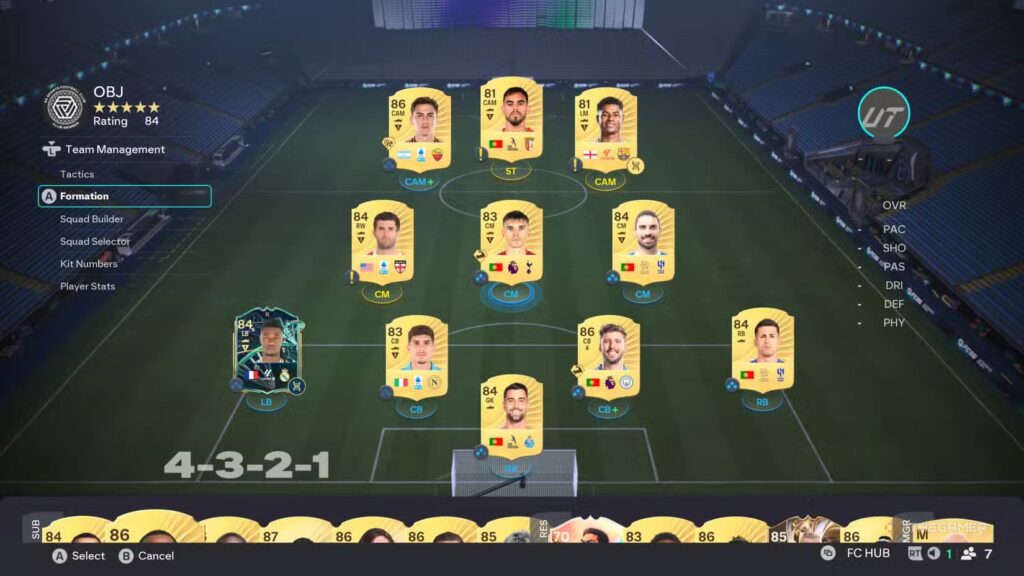1024x576 pixels.
Task: Select the Formation menu entry
Action: [x=84, y=196]
